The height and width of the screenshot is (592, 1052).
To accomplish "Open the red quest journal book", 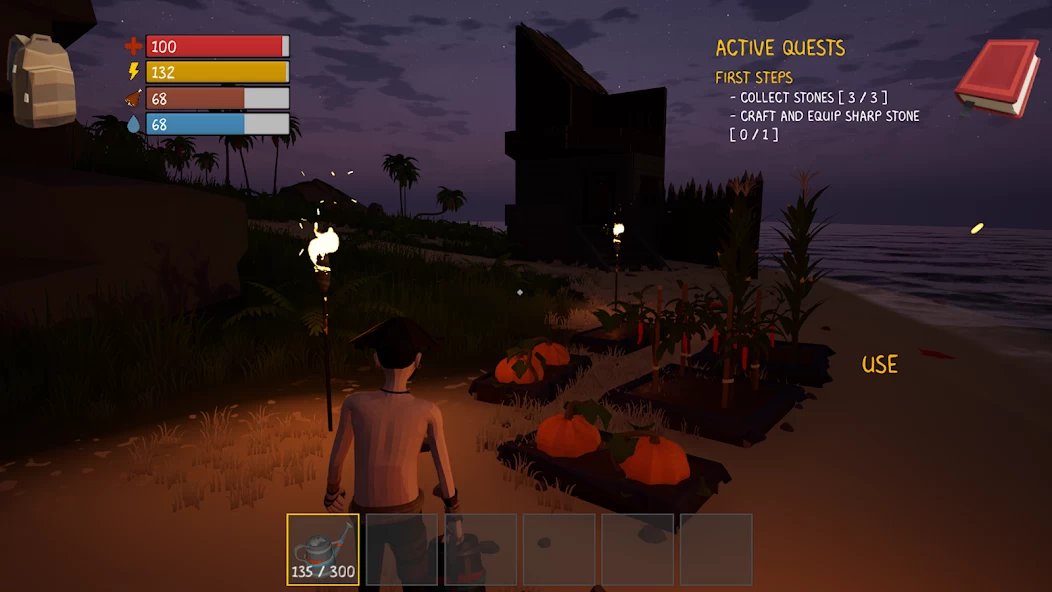I will [996, 77].
